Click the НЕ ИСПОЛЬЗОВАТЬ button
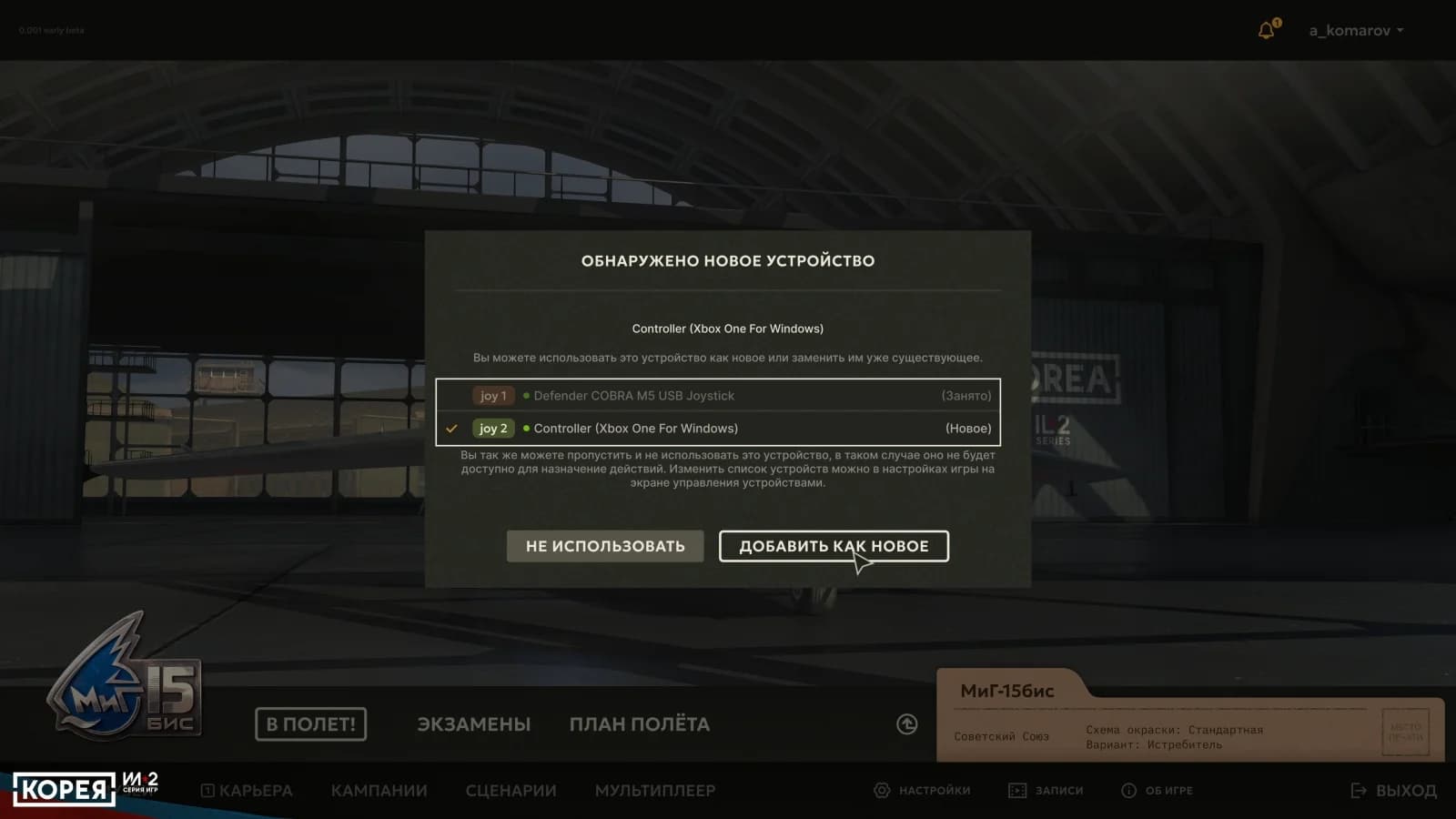This screenshot has height=819, width=1456. (604, 546)
